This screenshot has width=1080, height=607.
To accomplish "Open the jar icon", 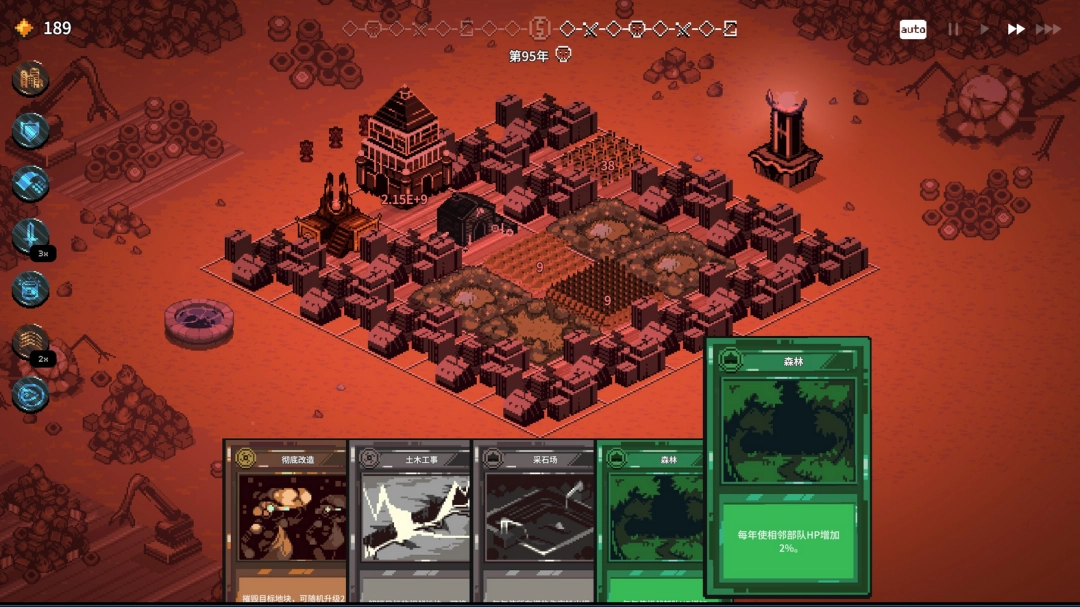I will click(31, 290).
